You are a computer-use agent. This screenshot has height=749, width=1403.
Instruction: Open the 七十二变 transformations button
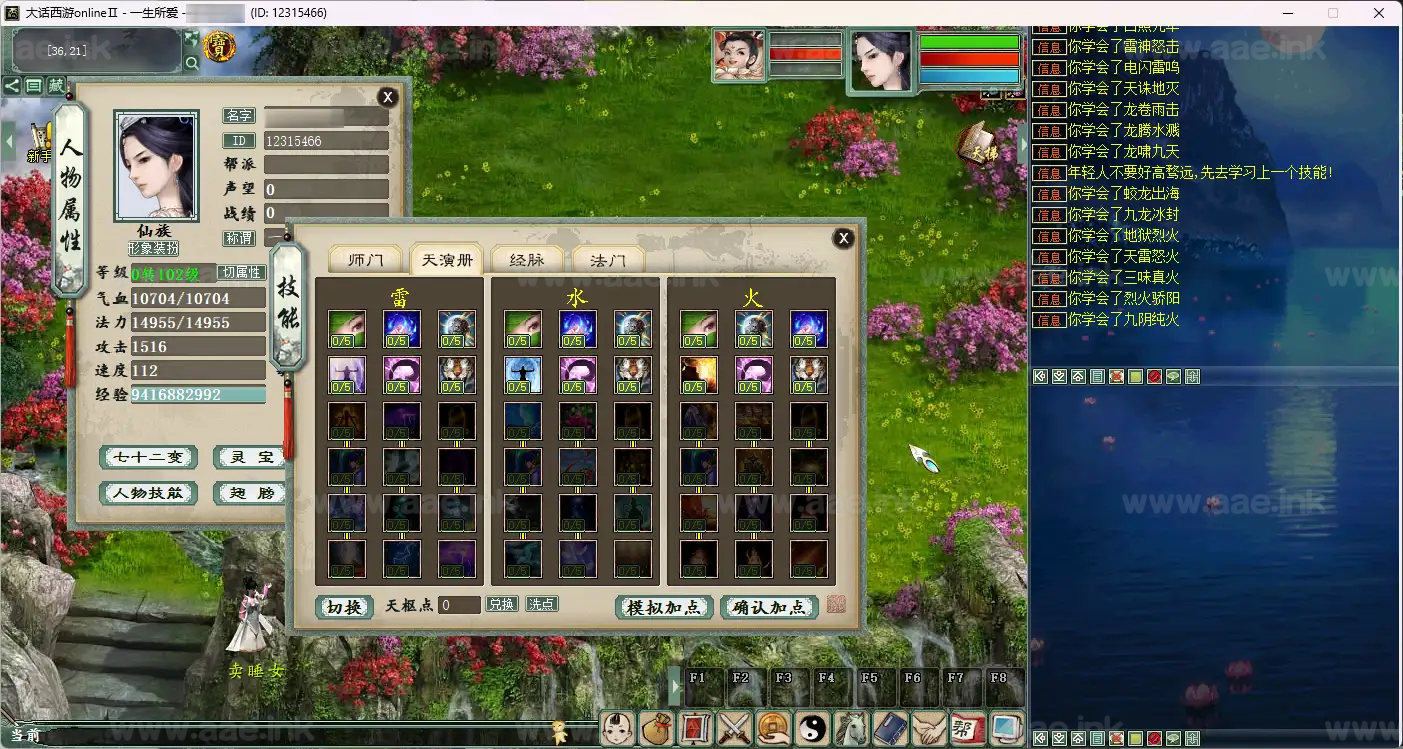[x=148, y=457]
